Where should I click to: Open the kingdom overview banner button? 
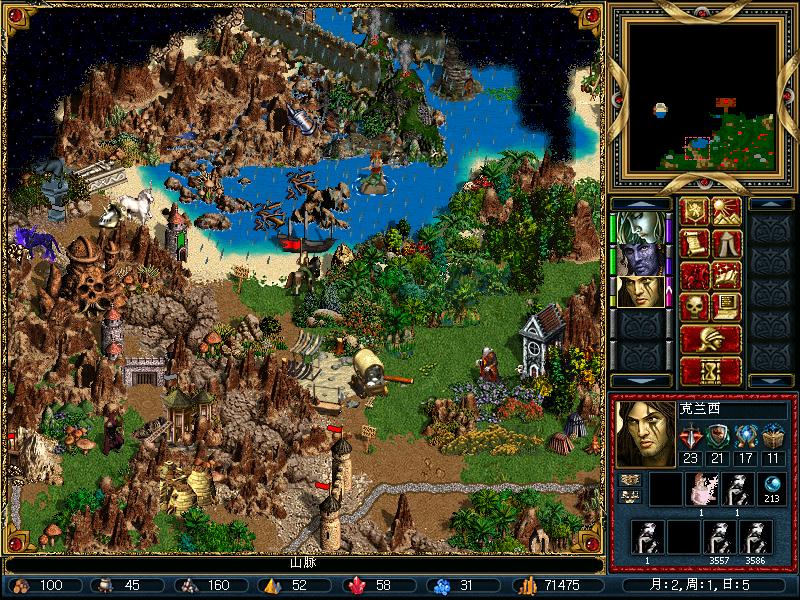[x=695, y=212]
